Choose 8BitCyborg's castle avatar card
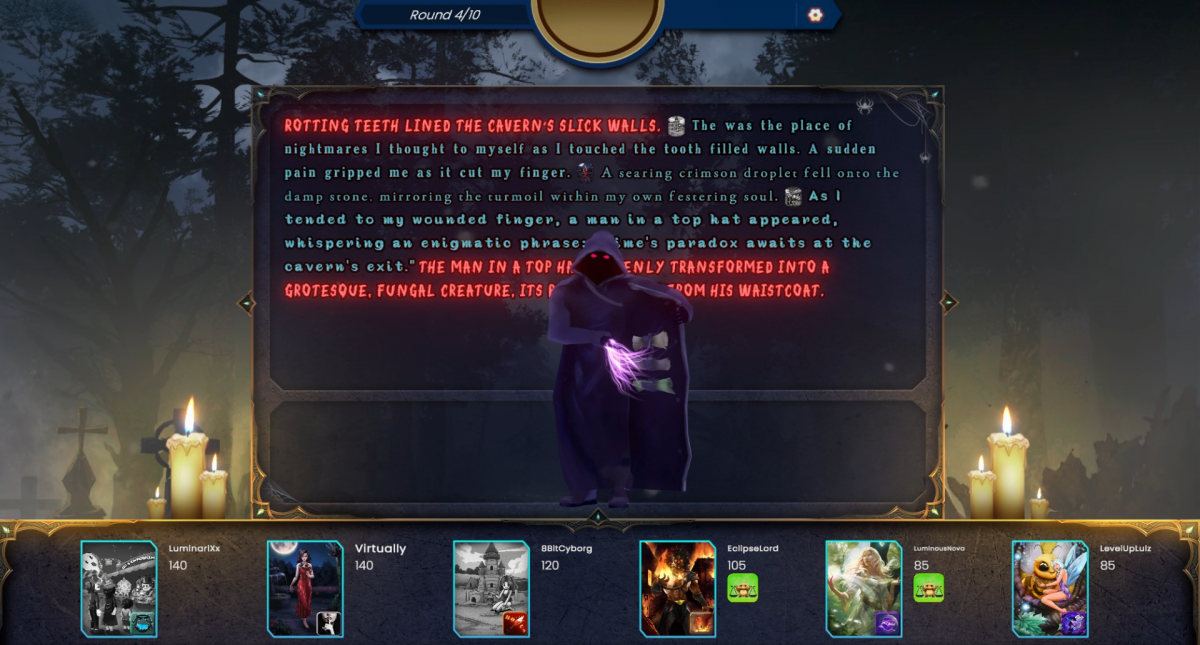The width and height of the screenshot is (1200, 645). (491, 589)
